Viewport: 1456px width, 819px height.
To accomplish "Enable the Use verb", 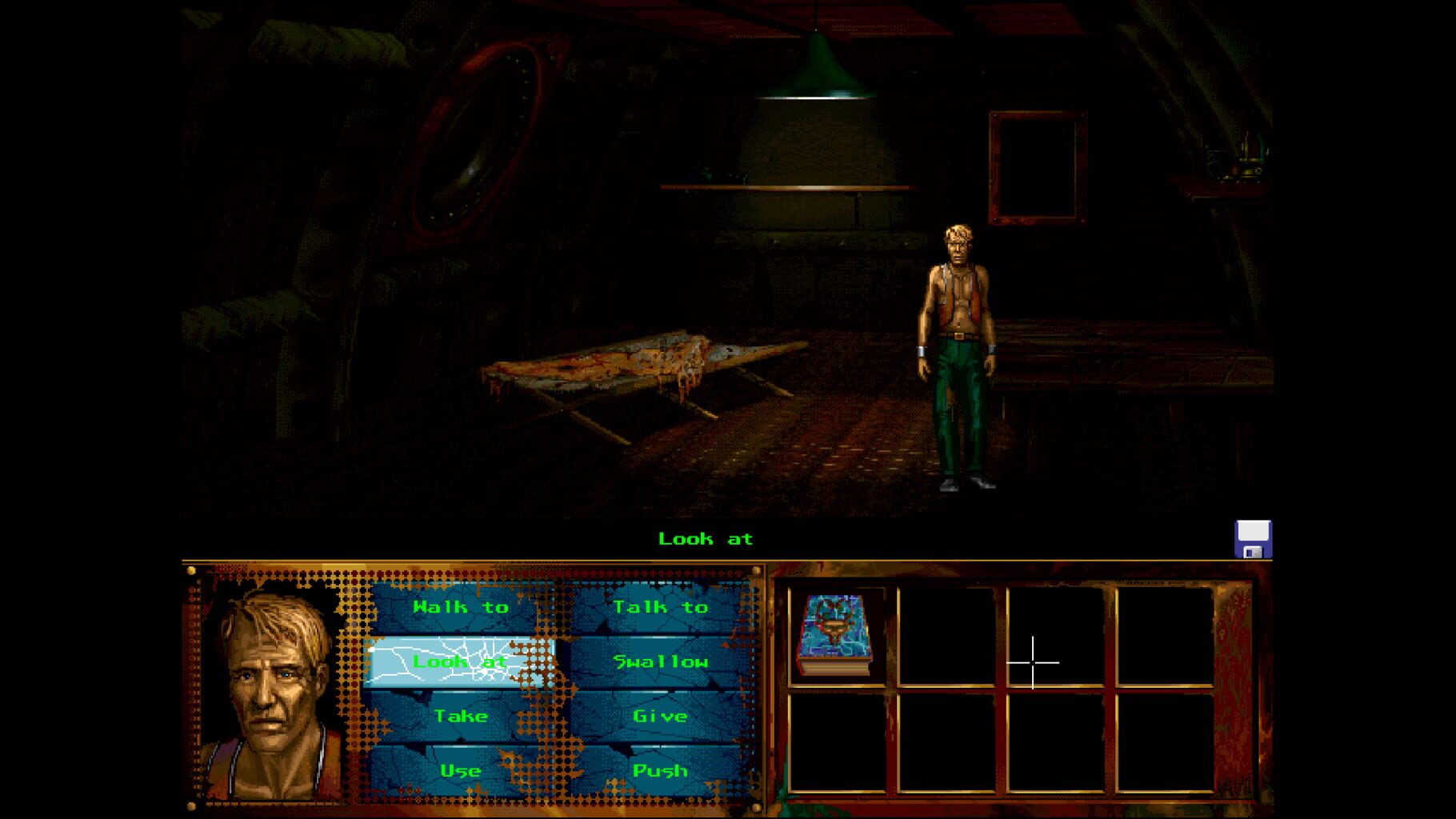I will coord(460,771).
